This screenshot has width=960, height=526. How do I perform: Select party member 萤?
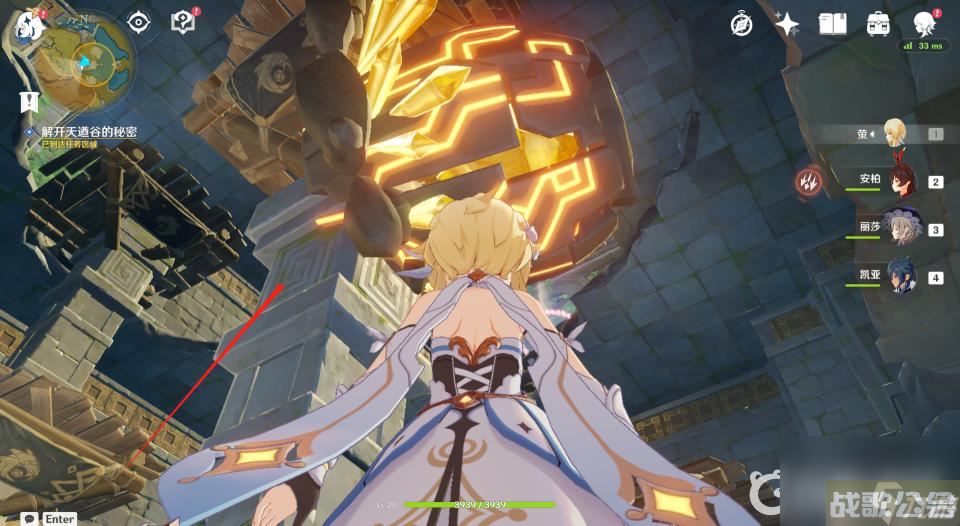(894, 134)
